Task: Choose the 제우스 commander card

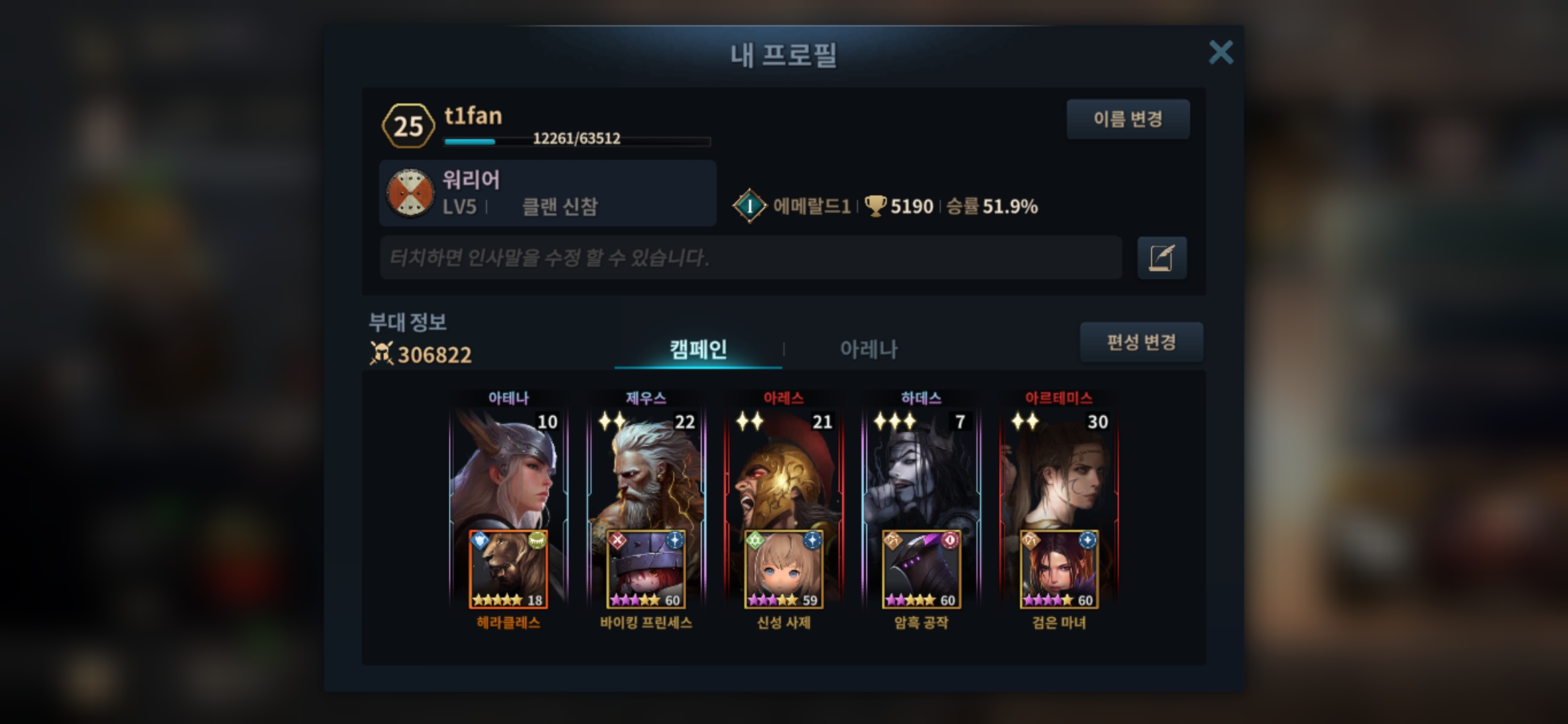Action: pyautogui.click(x=646, y=469)
